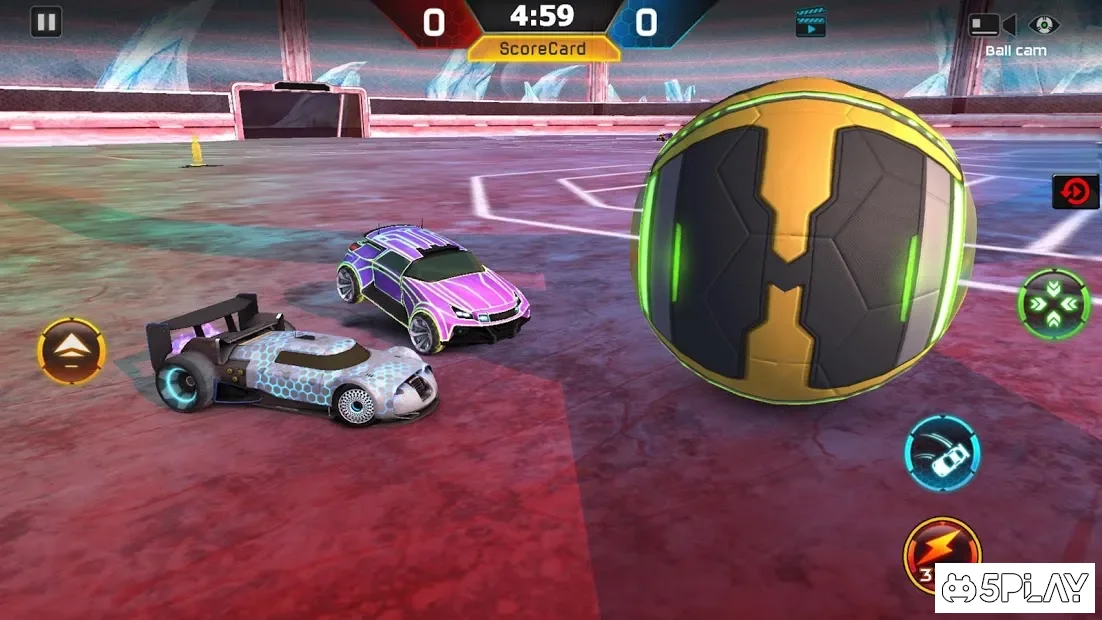Tap the orange up-arrow accelerate button
The height and width of the screenshot is (620, 1102).
tap(71, 352)
